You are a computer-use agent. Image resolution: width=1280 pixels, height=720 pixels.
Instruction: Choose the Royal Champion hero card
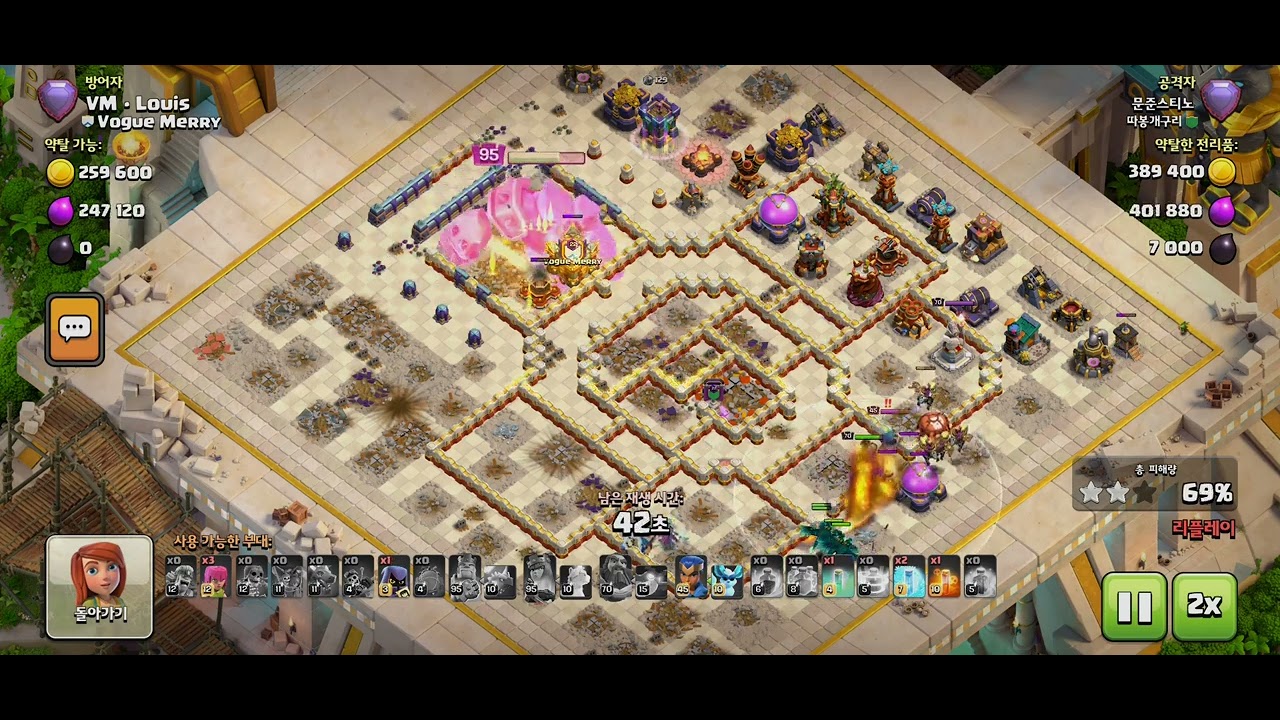[x=691, y=577]
